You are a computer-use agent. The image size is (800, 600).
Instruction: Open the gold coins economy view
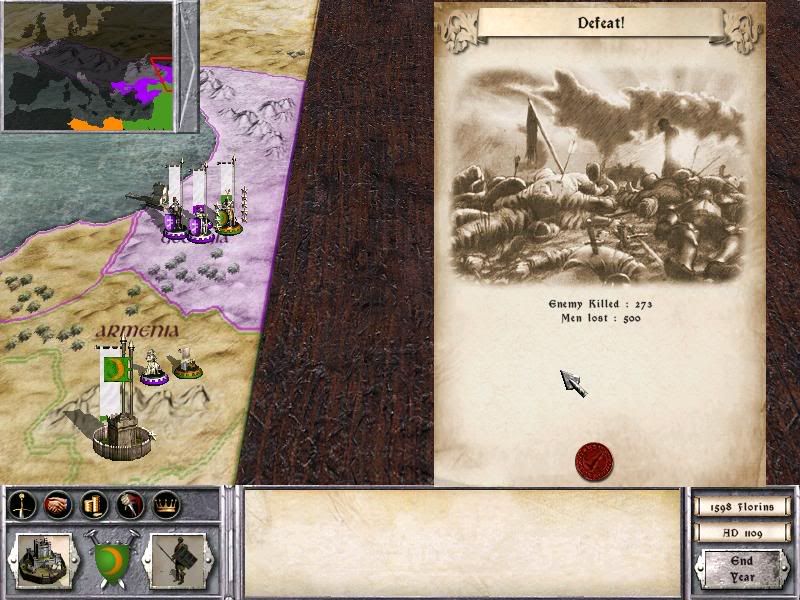93,506
